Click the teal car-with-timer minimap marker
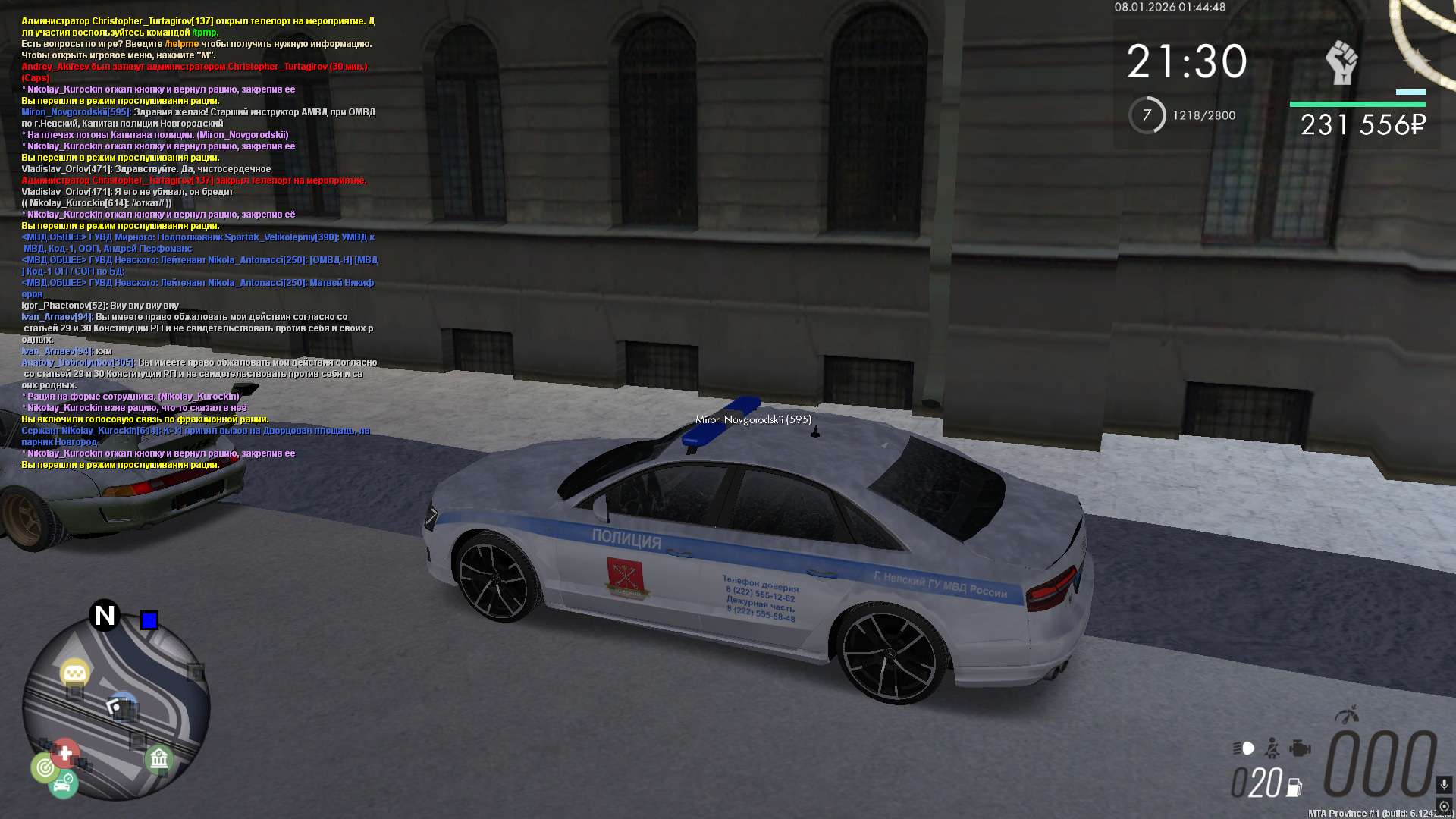Image resolution: width=1456 pixels, height=819 pixels. [64, 784]
